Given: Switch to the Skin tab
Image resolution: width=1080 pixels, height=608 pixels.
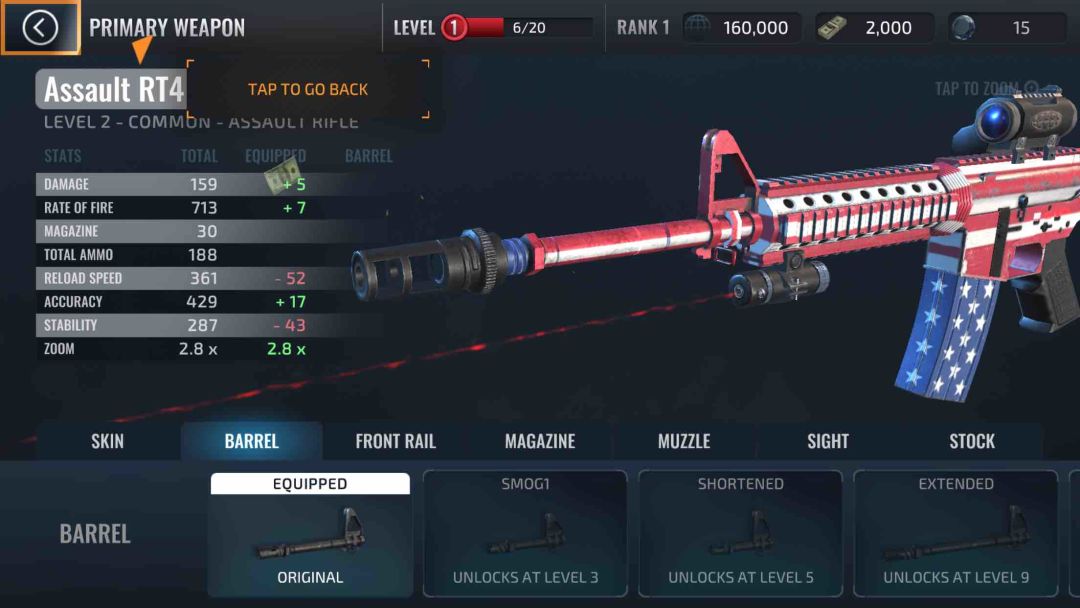Looking at the screenshot, I should point(108,441).
